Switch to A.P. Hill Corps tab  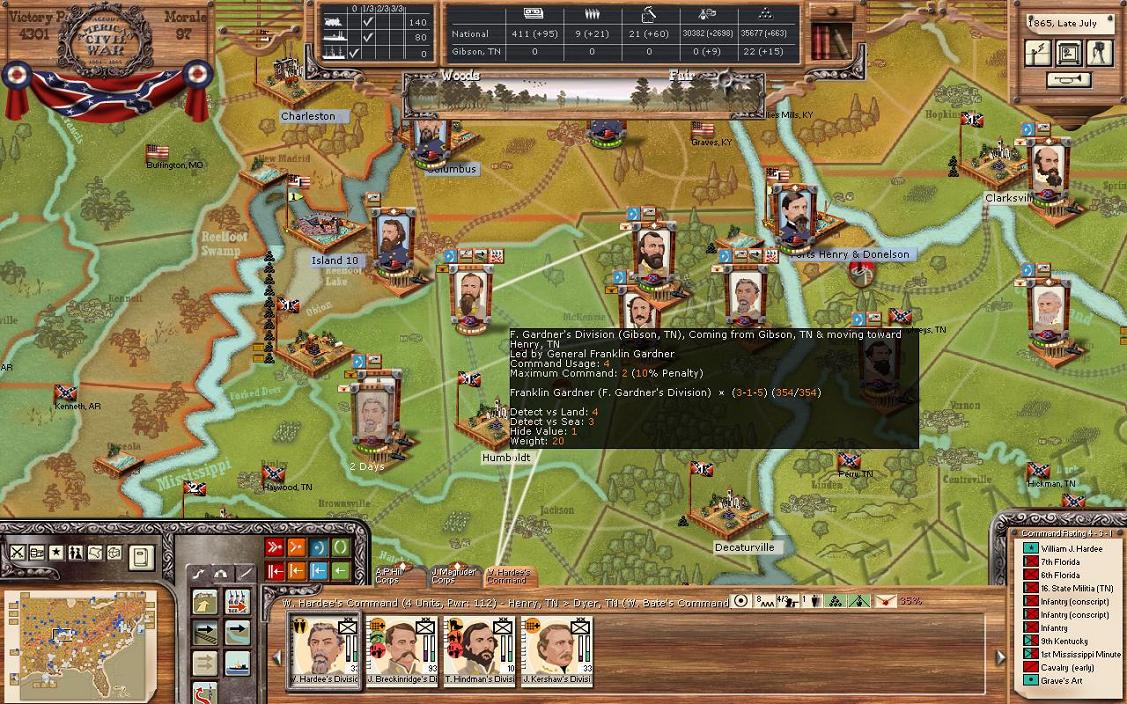pyautogui.click(x=388, y=575)
